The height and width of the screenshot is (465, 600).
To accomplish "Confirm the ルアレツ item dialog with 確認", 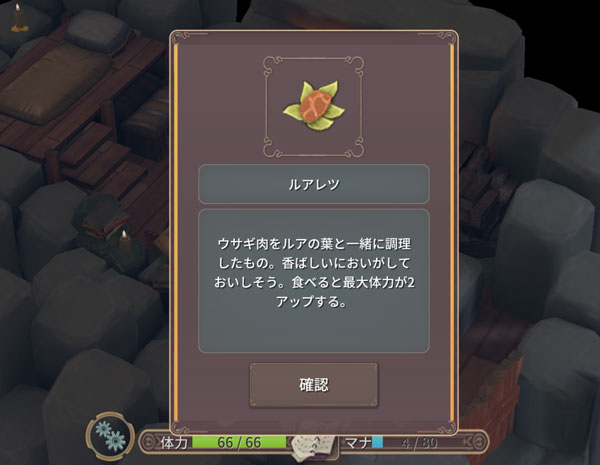I will click(x=314, y=385).
